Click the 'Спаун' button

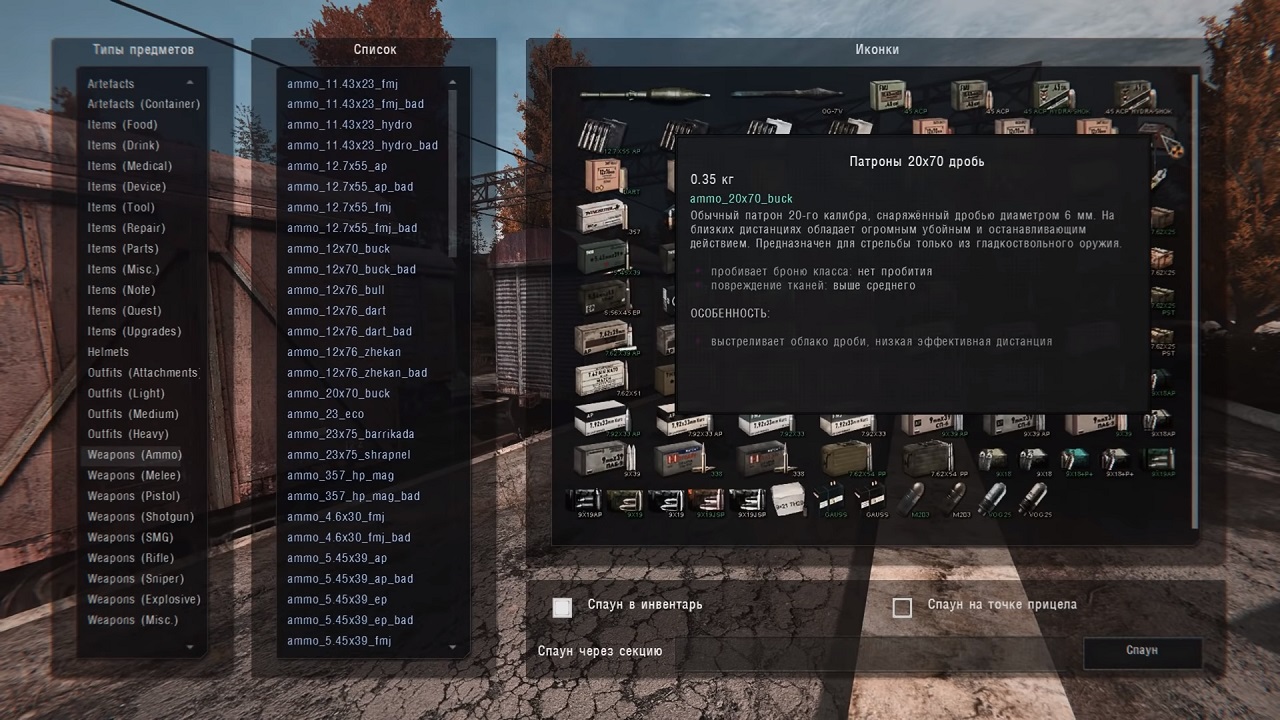1142,651
